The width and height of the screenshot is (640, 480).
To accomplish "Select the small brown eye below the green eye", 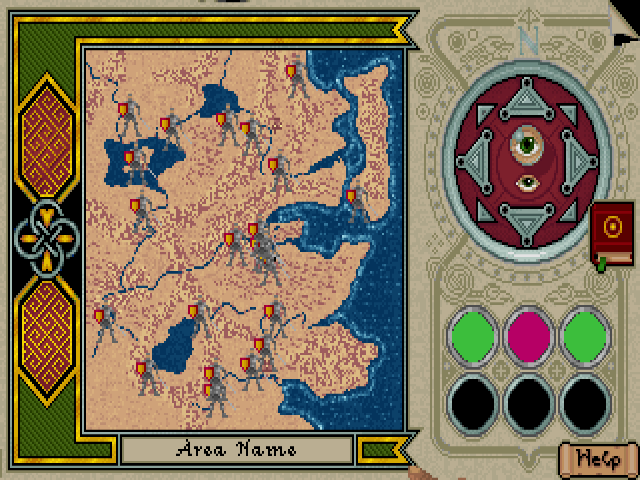I will (526, 183).
